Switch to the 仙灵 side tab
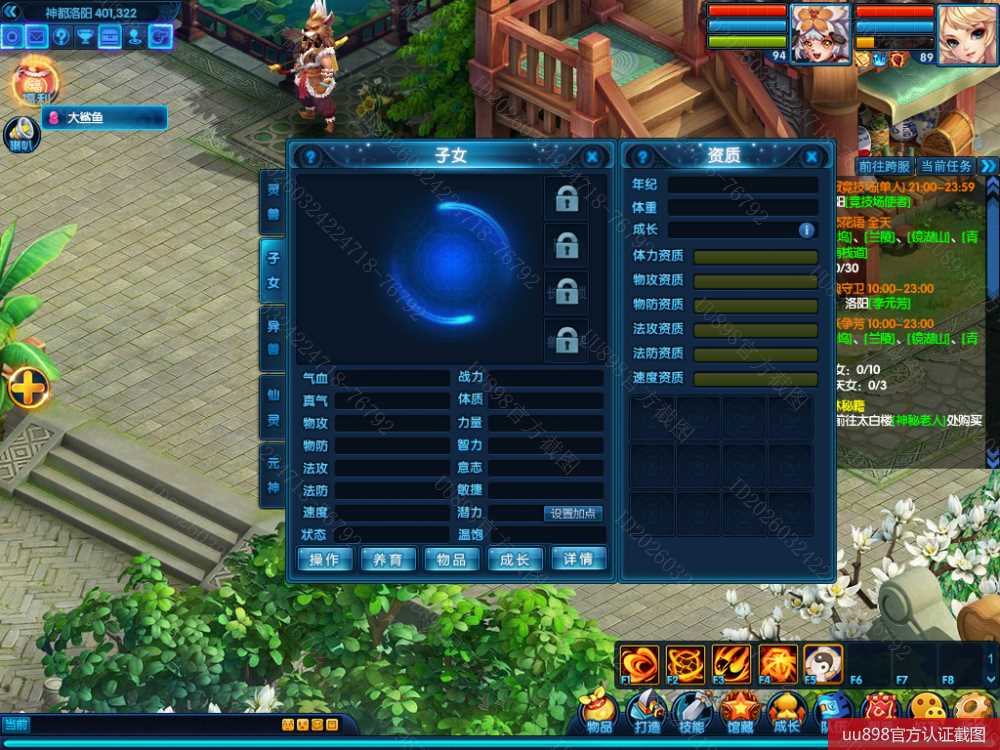1000x750 pixels. (x=273, y=408)
